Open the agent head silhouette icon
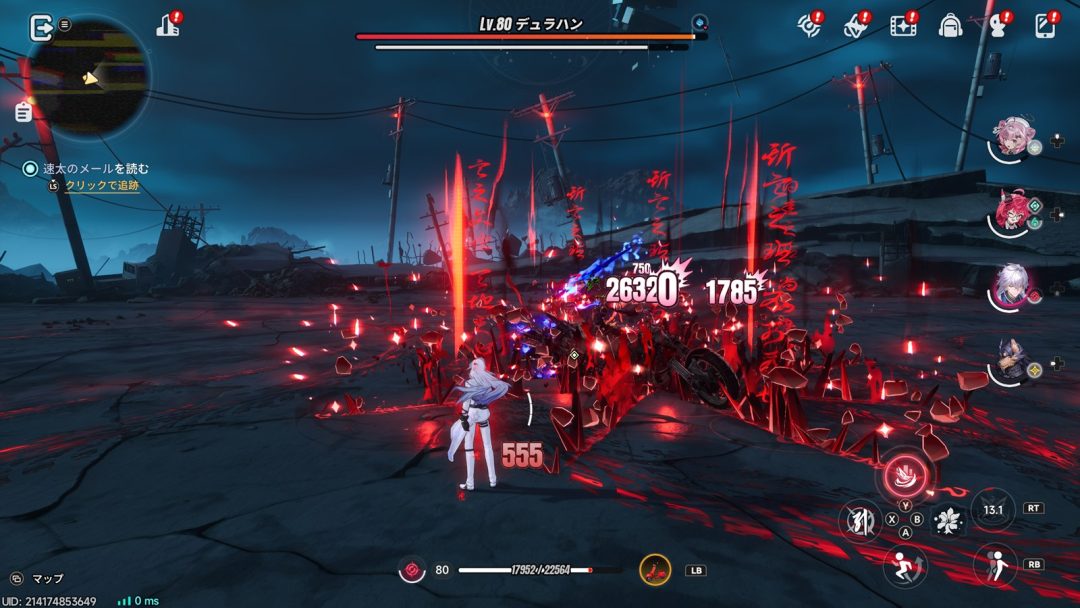 pos(997,26)
